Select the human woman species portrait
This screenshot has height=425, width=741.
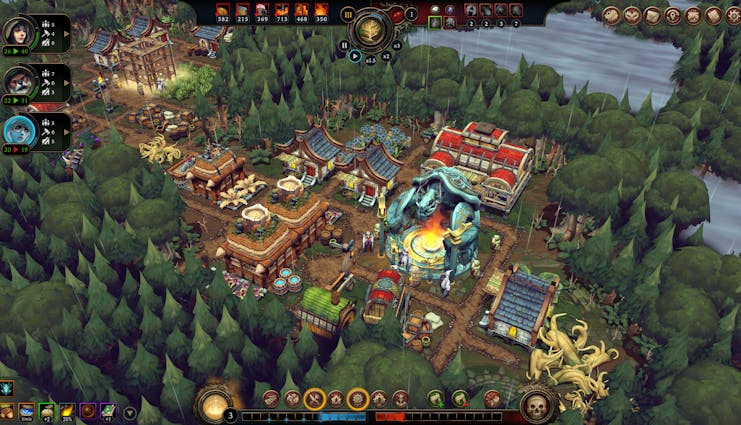pyautogui.click(x=19, y=32)
